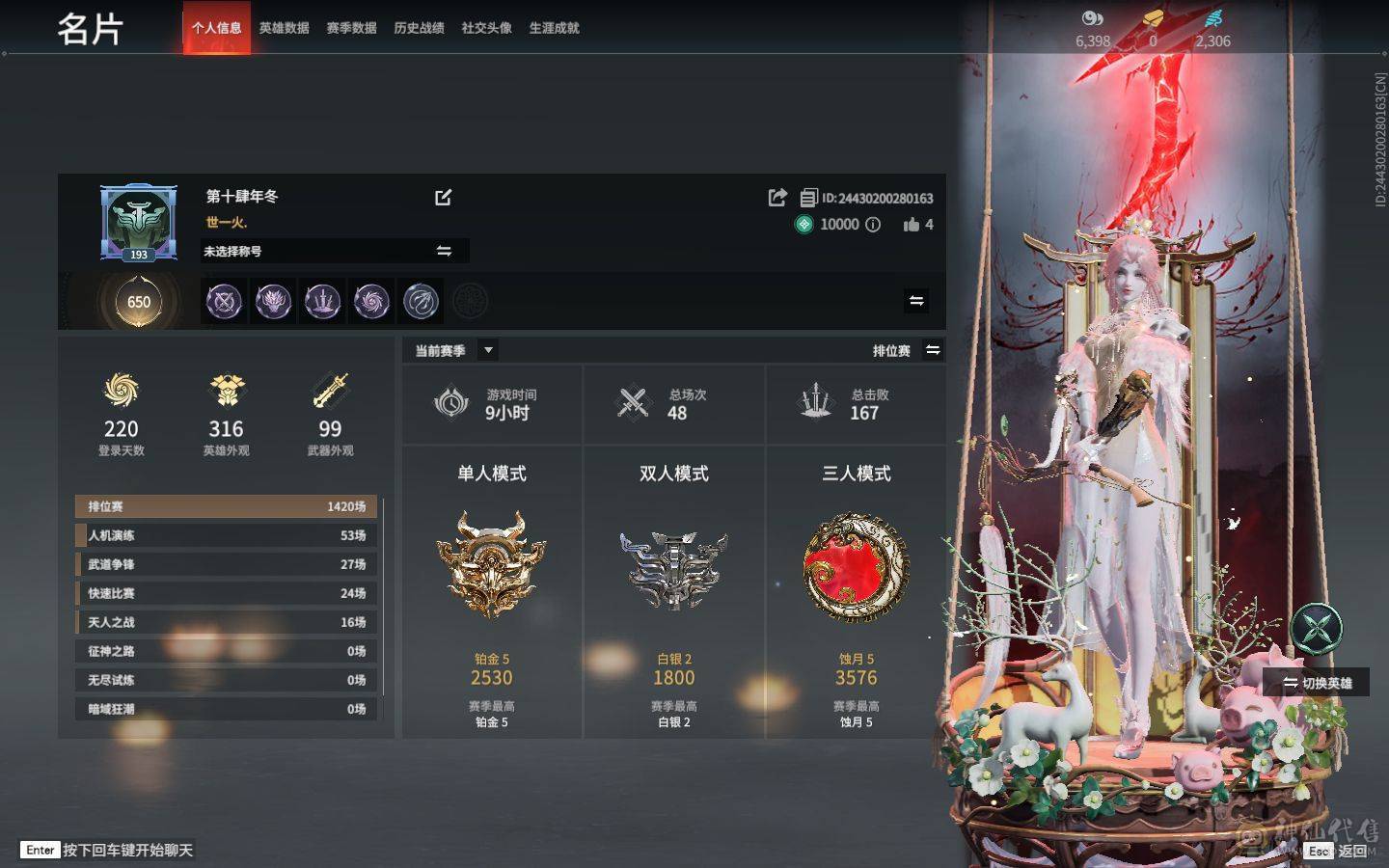This screenshot has height=868, width=1389.
Task: Choose the 武道争锋 match row
Action: (227, 564)
